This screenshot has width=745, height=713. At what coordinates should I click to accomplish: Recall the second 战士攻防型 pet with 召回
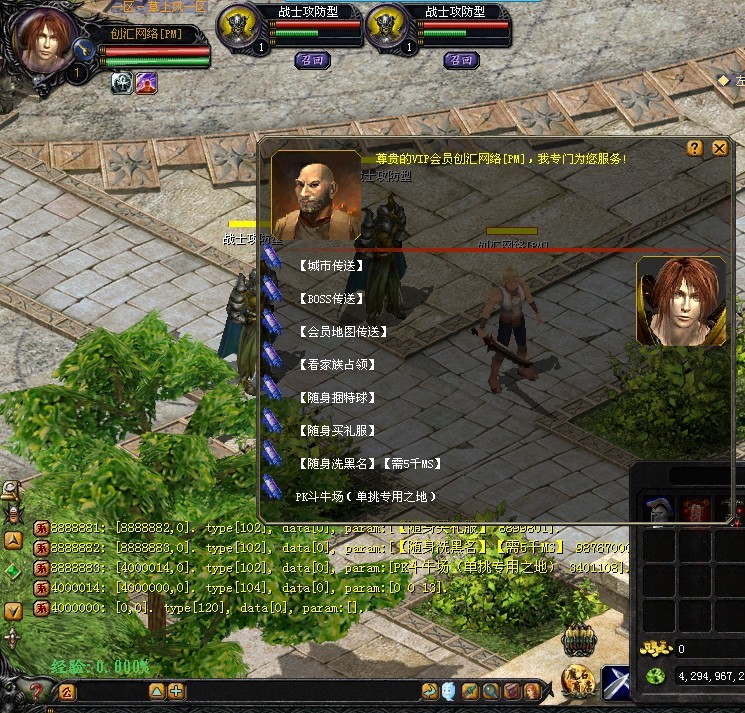click(461, 60)
